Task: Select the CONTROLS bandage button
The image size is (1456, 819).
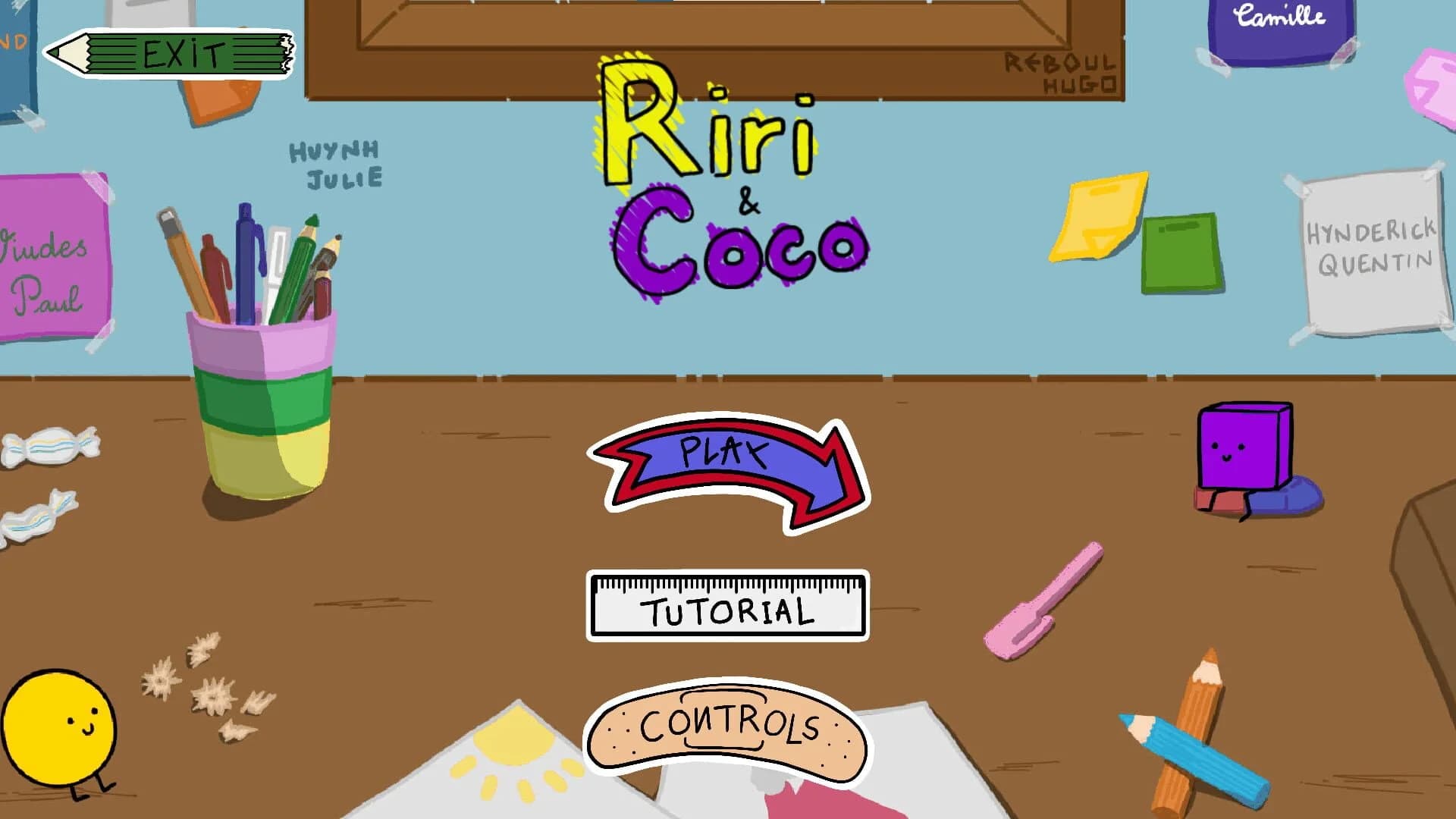Action: [728, 728]
